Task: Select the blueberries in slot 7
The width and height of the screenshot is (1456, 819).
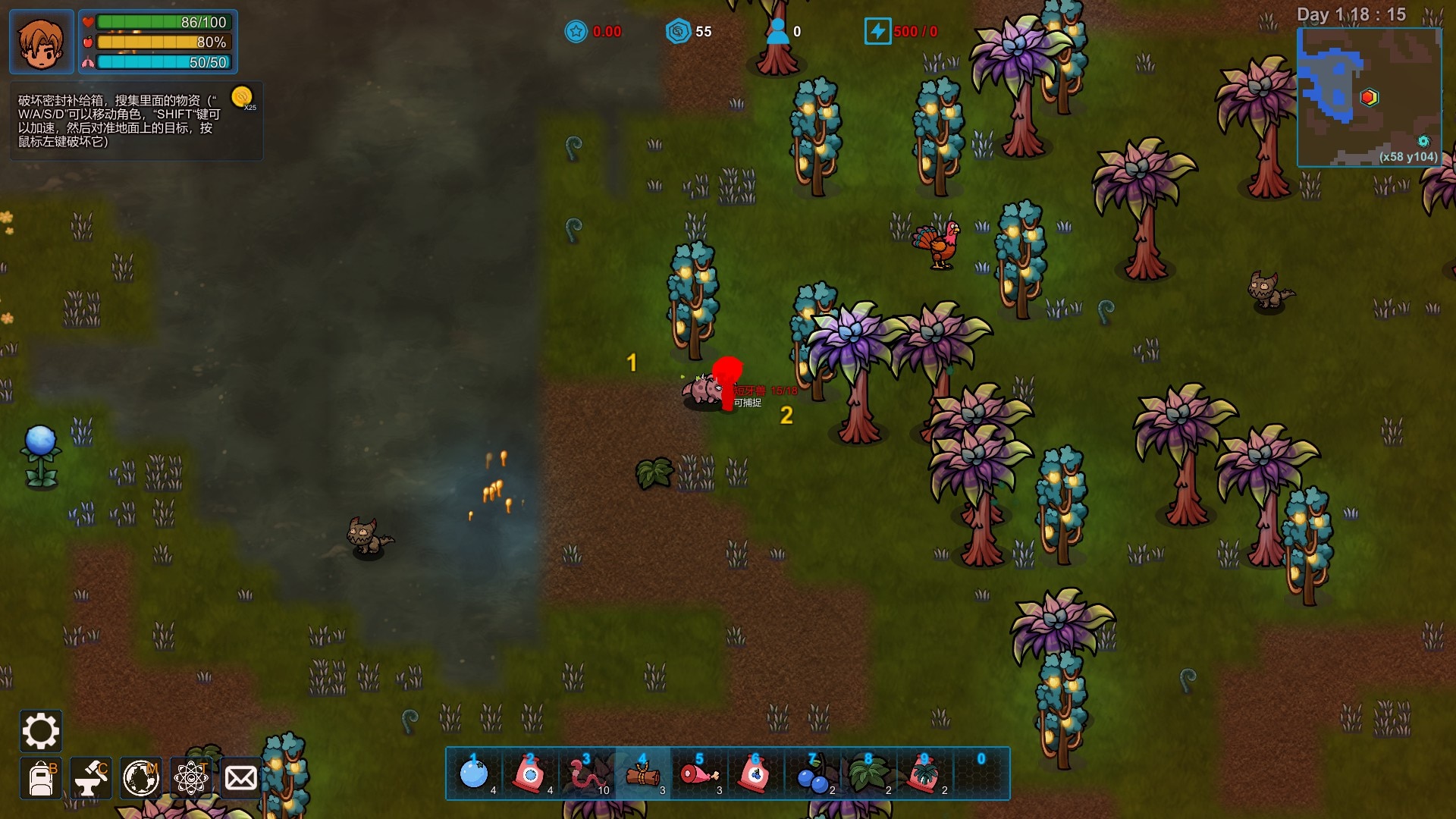Action: (812, 774)
